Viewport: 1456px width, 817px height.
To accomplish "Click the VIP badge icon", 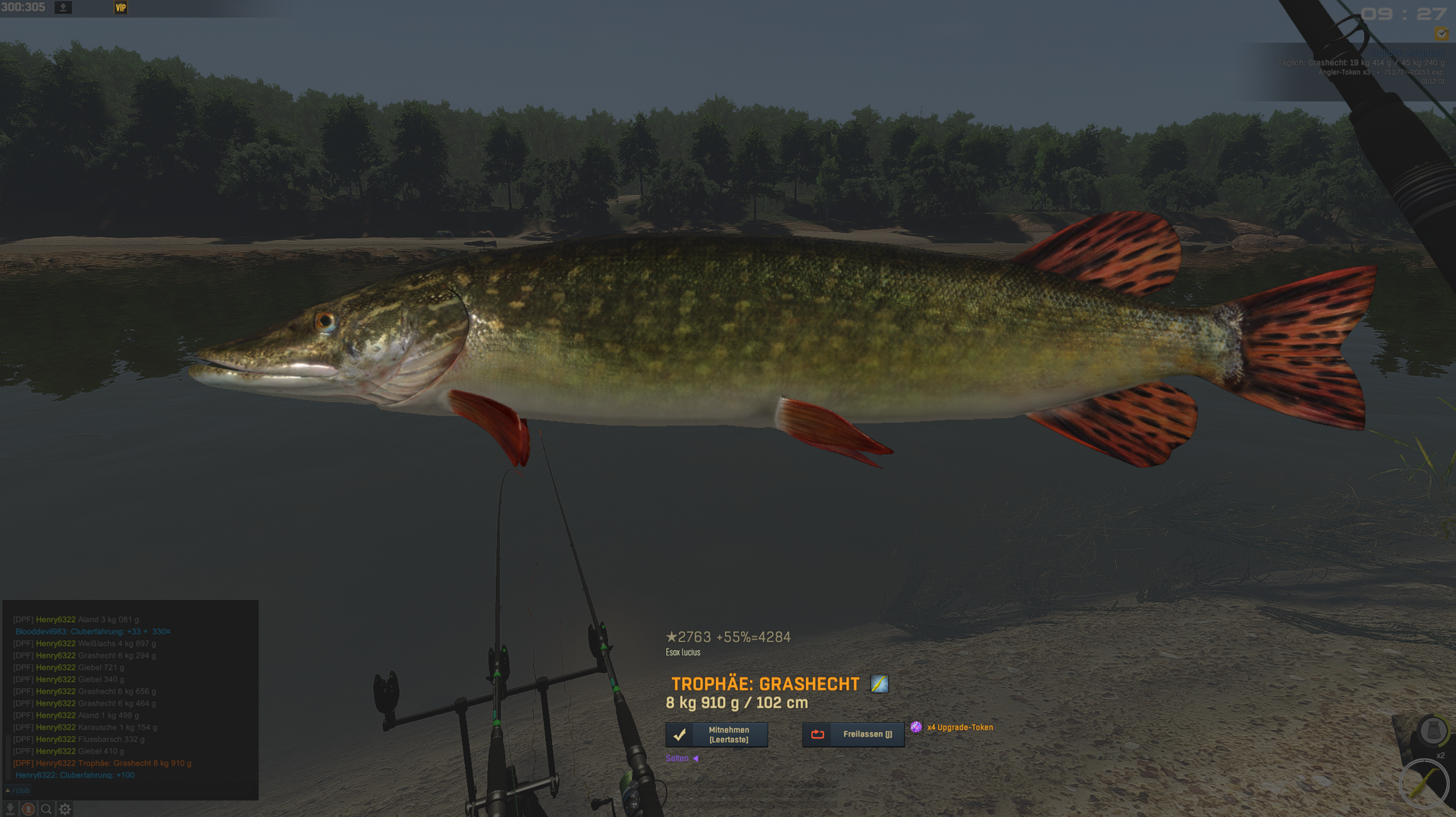I will tap(121, 8).
